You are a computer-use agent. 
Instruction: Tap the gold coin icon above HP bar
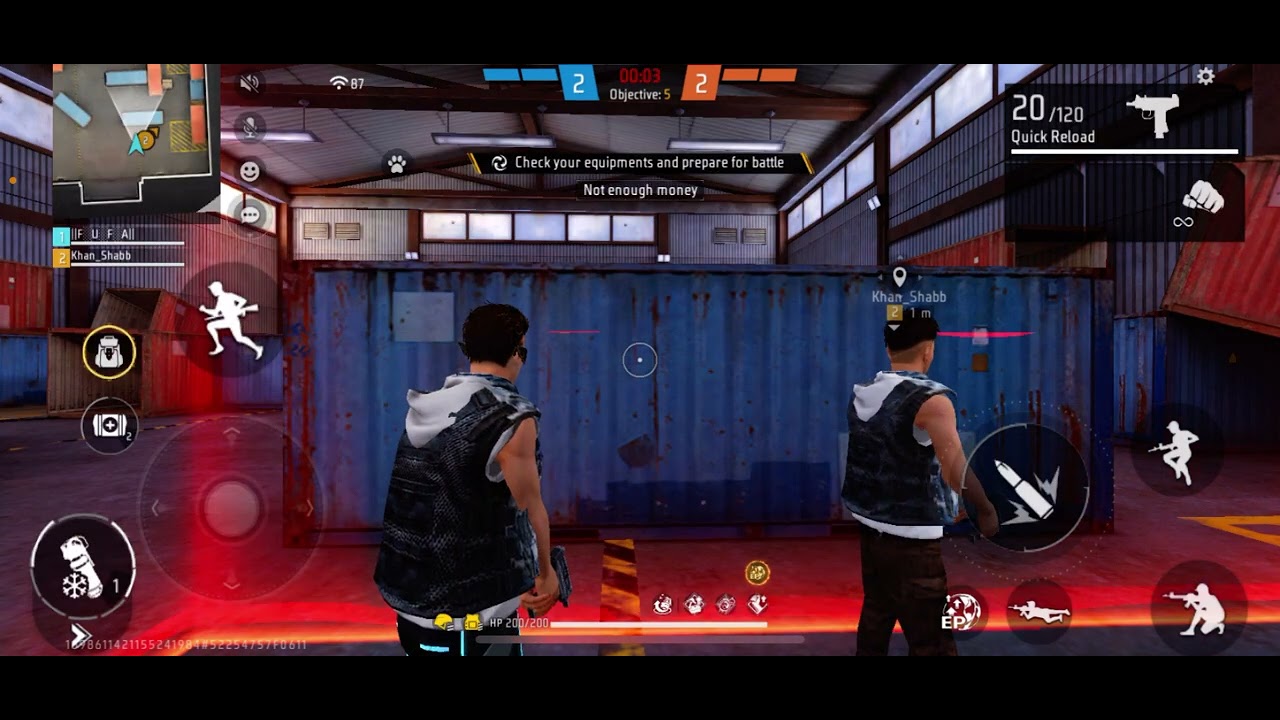pyautogui.click(x=757, y=573)
